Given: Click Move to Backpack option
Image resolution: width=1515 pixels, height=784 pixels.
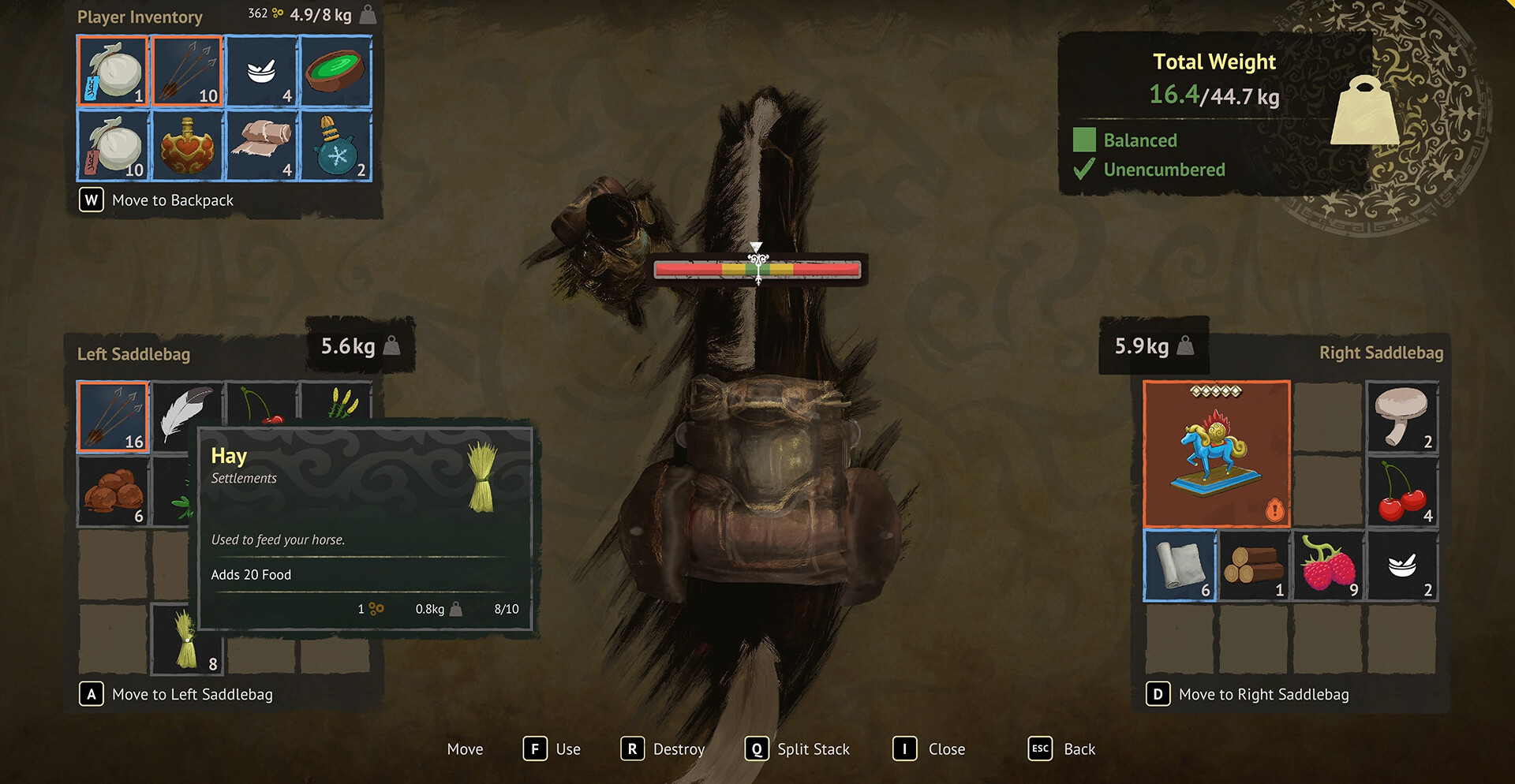Looking at the screenshot, I should 172,200.
